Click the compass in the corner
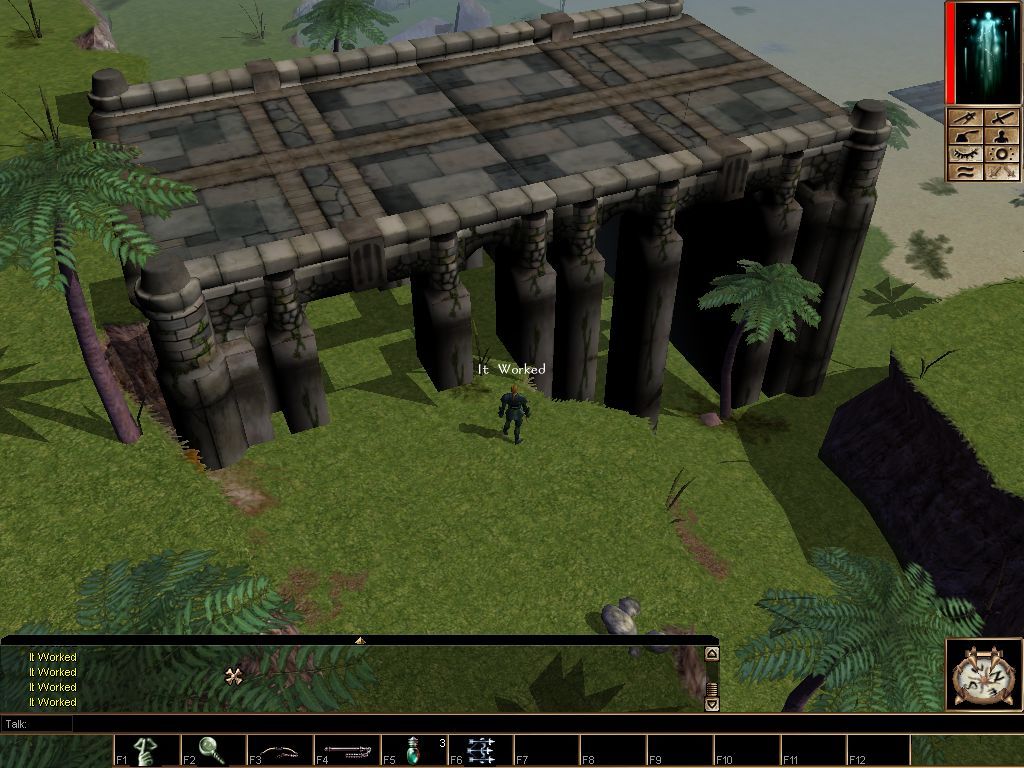Viewport: 1024px width, 768px height. (984, 675)
